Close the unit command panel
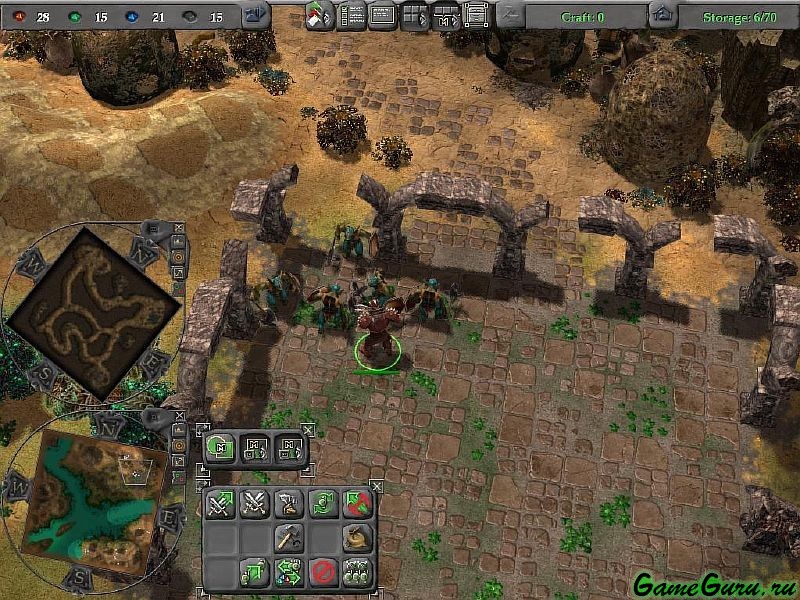The height and width of the screenshot is (600, 800). click(x=376, y=486)
